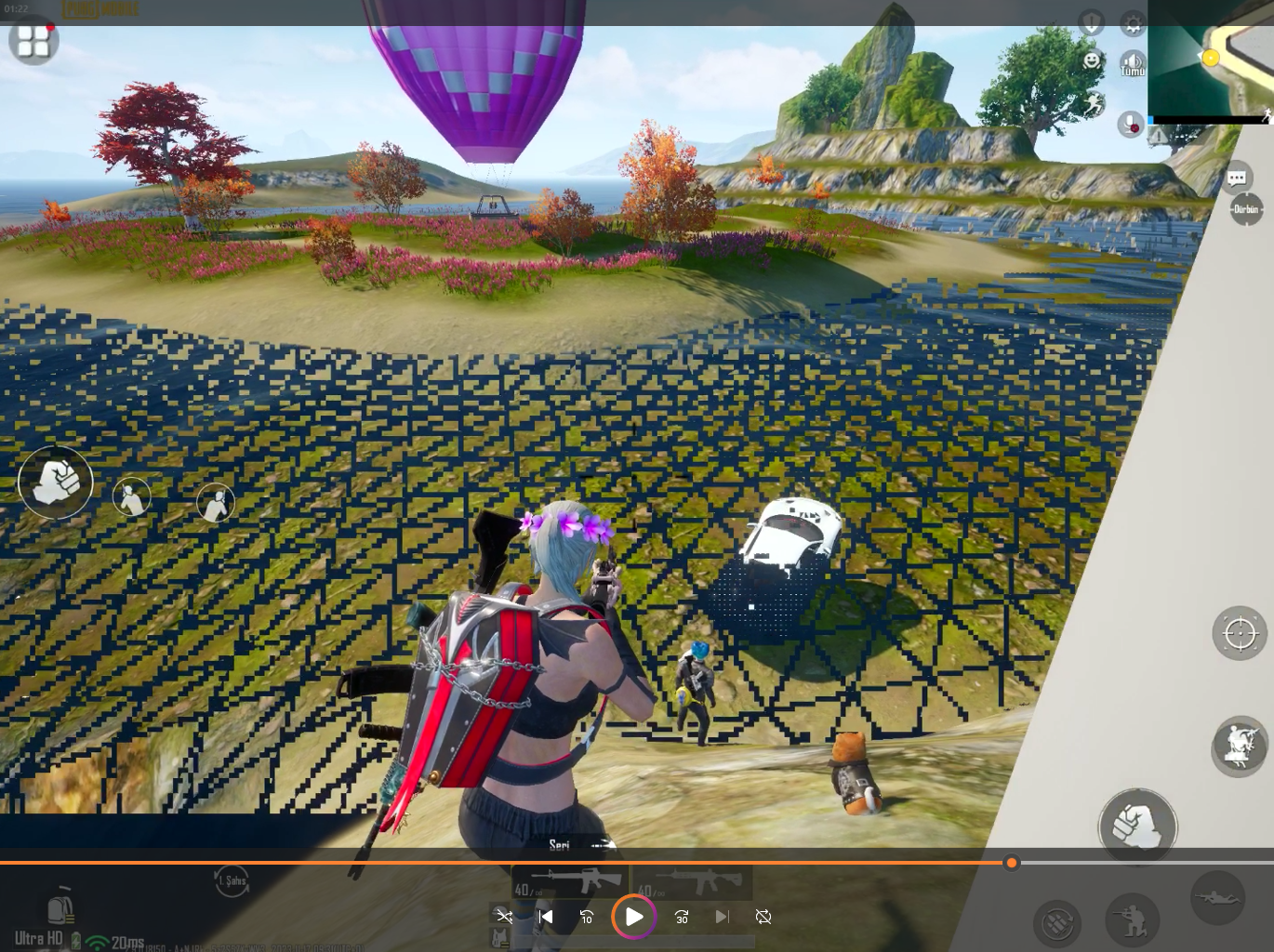Toggle the microphone button

[x=1131, y=123]
